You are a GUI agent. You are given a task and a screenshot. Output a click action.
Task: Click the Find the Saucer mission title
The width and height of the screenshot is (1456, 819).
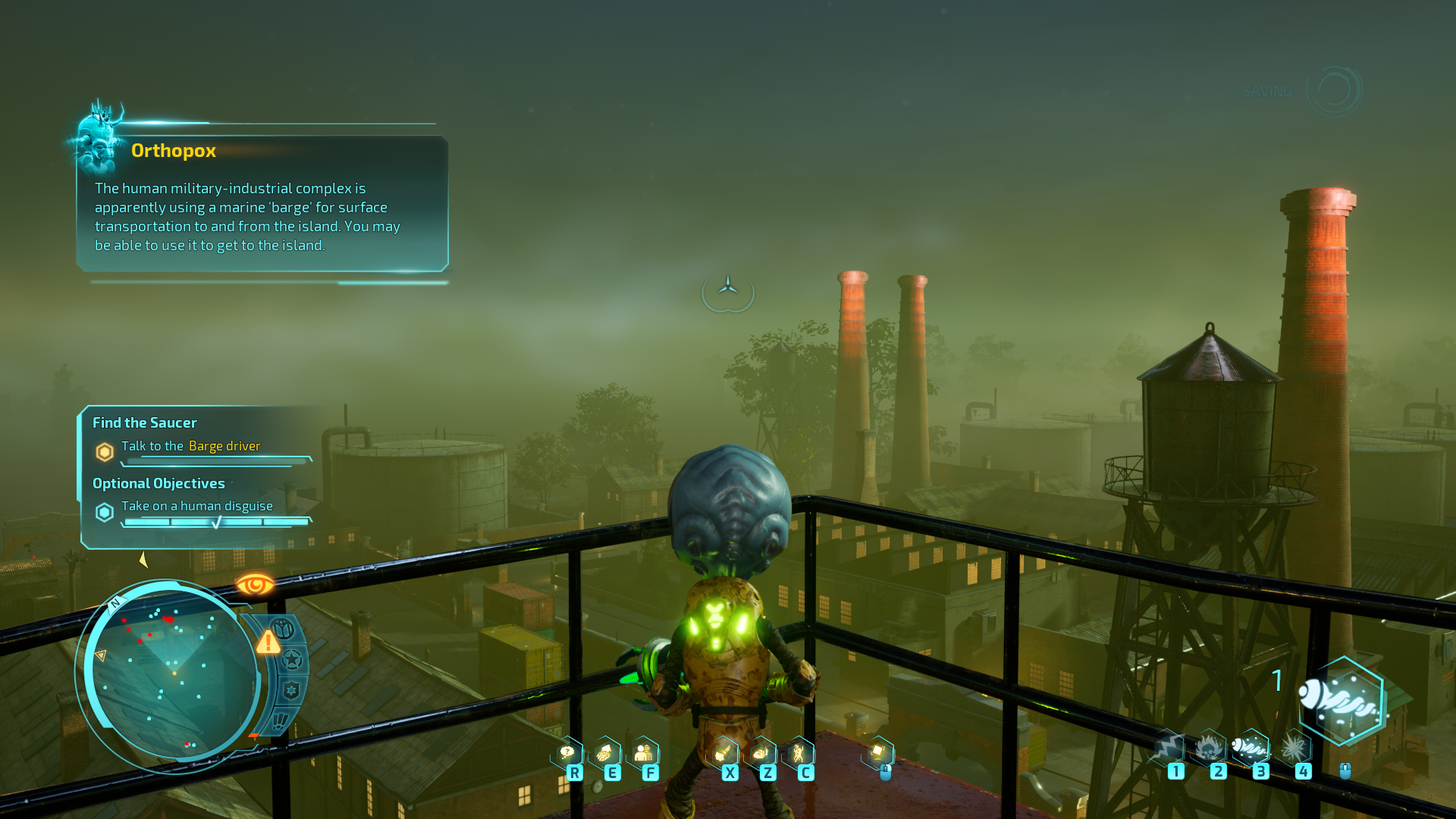pyautogui.click(x=145, y=422)
